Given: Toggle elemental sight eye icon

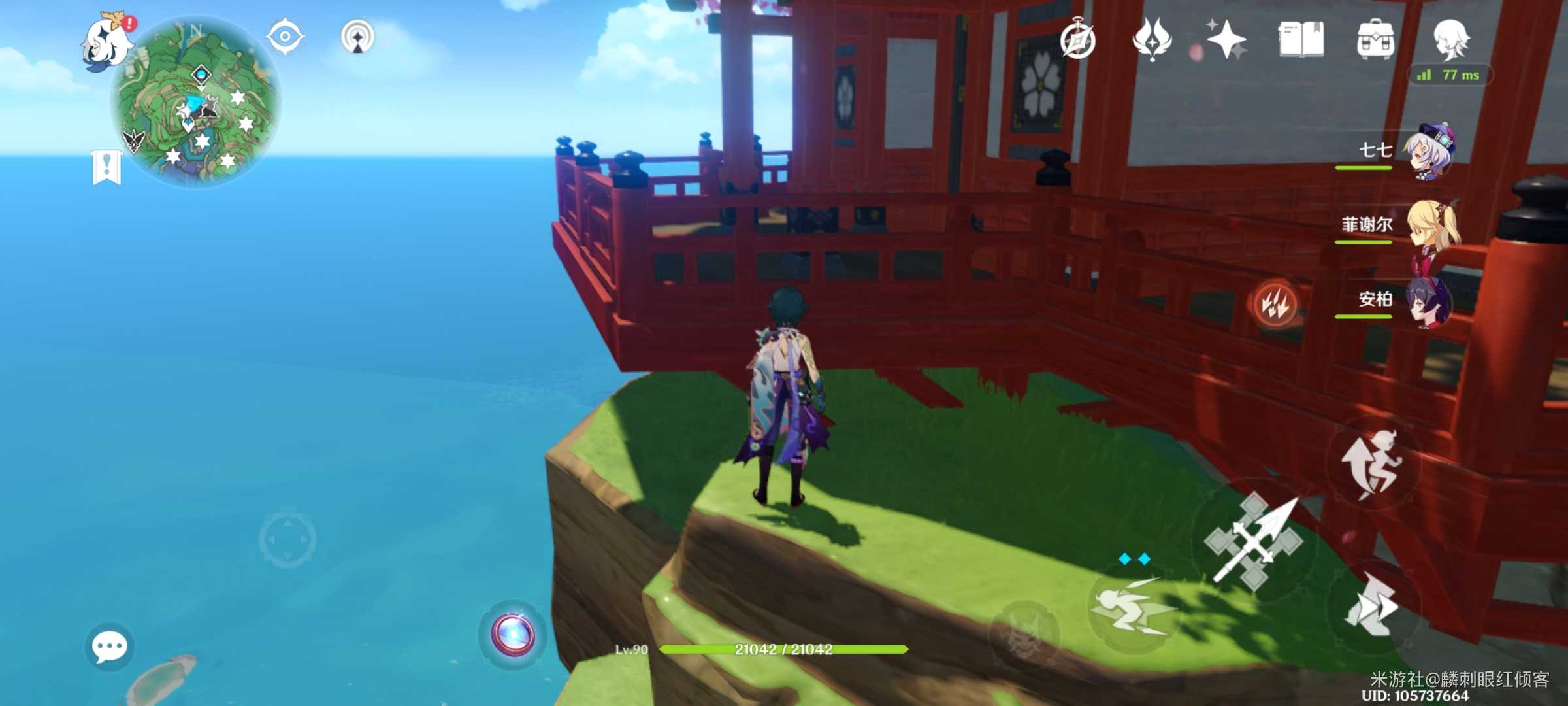Looking at the screenshot, I should pos(285,37).
